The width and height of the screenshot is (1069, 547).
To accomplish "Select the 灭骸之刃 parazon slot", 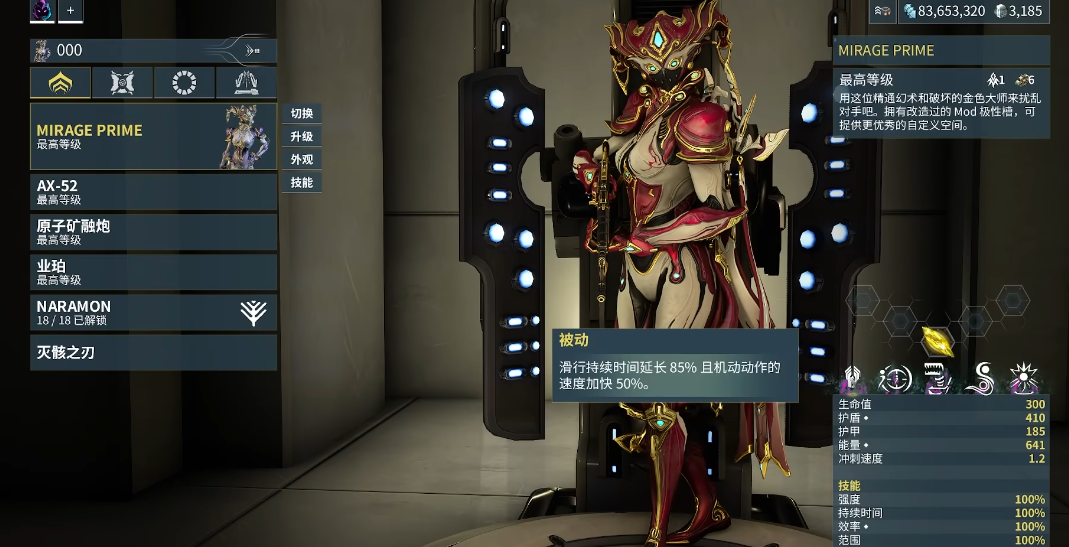I will pos(153,352).
